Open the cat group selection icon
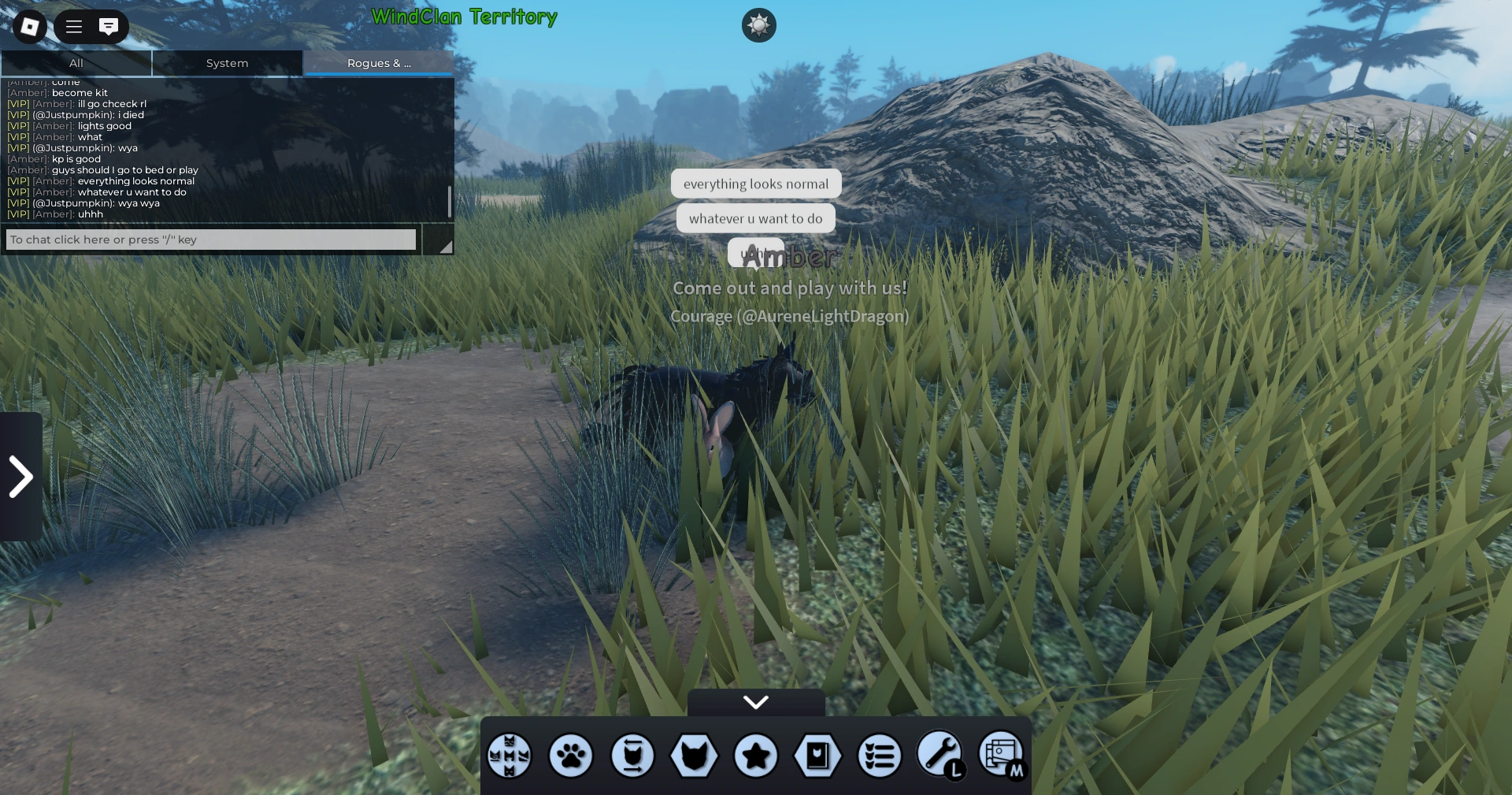The height and width of the screenshot is (795, 1512). tap(510, 756)
